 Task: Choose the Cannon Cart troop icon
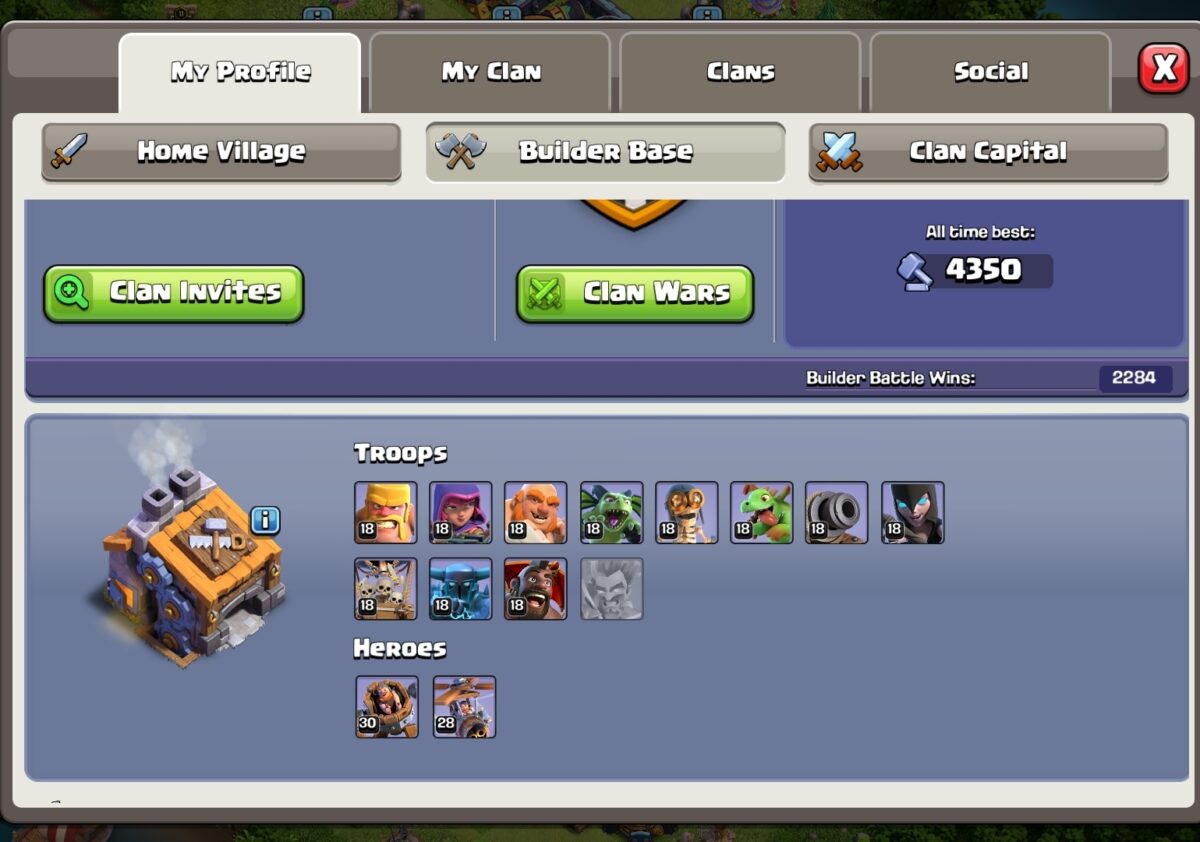(x=837, y=512)
